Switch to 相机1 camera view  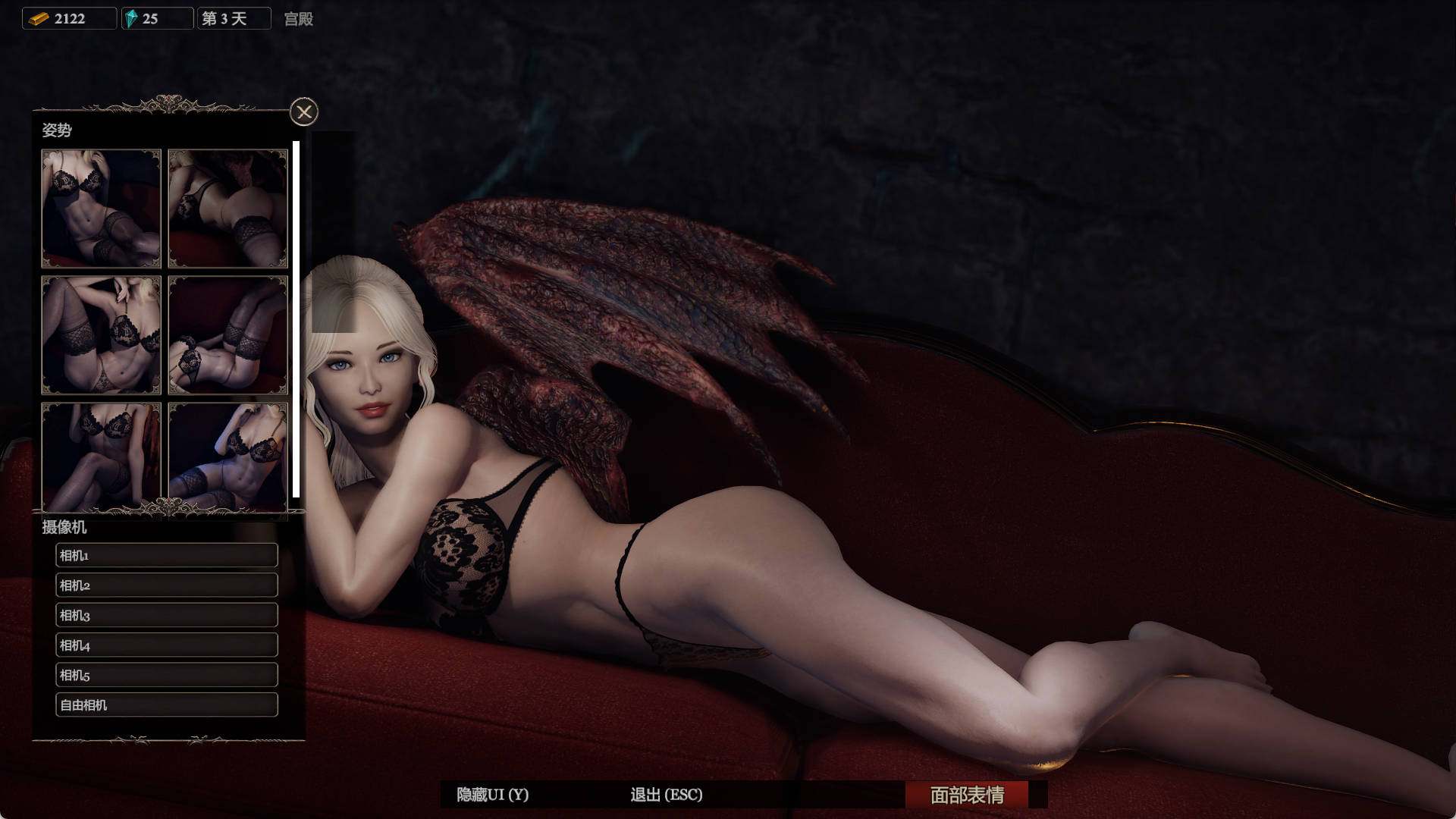pos(166,554)
